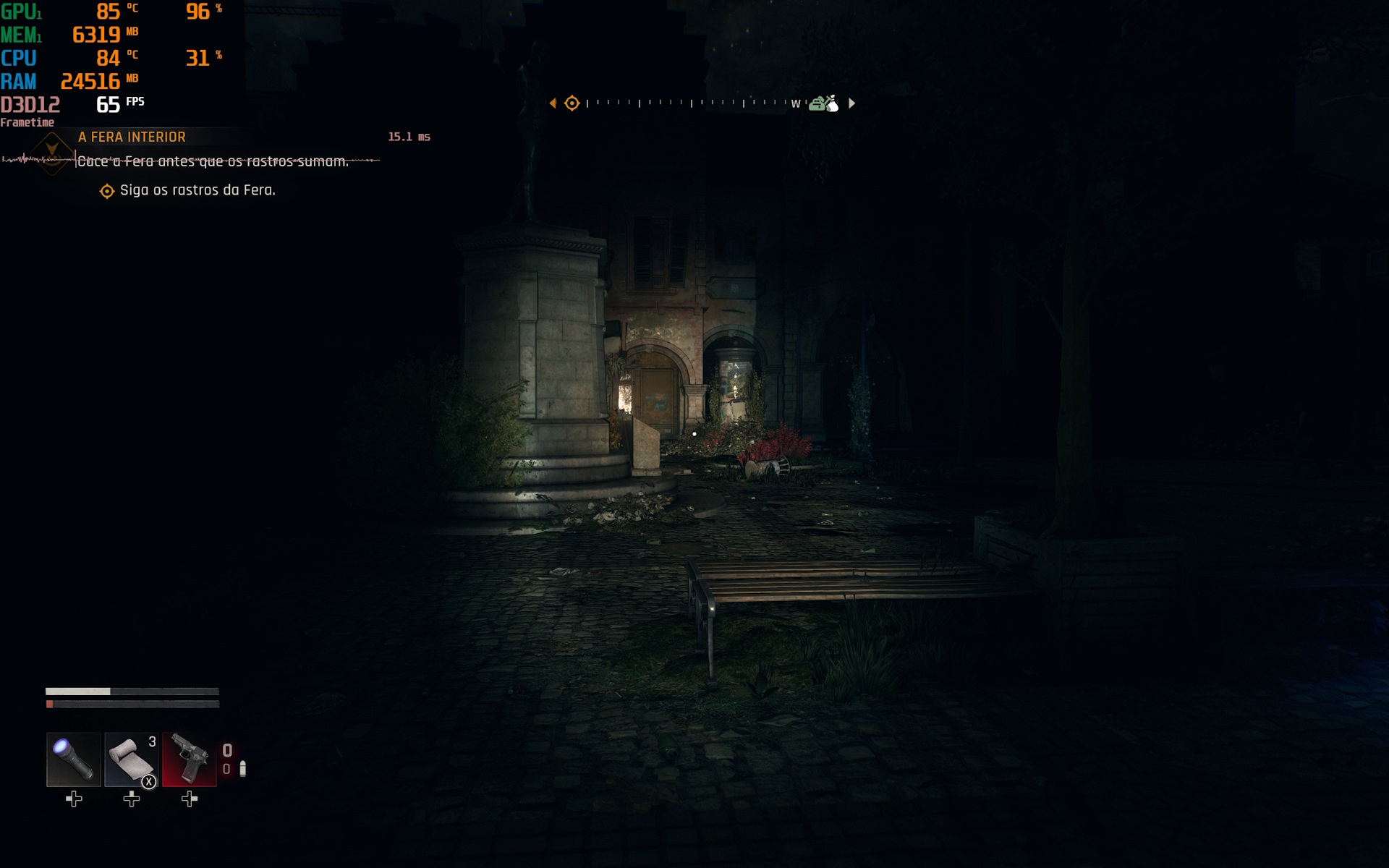This screenshot has height=868, width=1389.
Task: Click the D-pad plus under the pistol slot
Action: [190, 799]
